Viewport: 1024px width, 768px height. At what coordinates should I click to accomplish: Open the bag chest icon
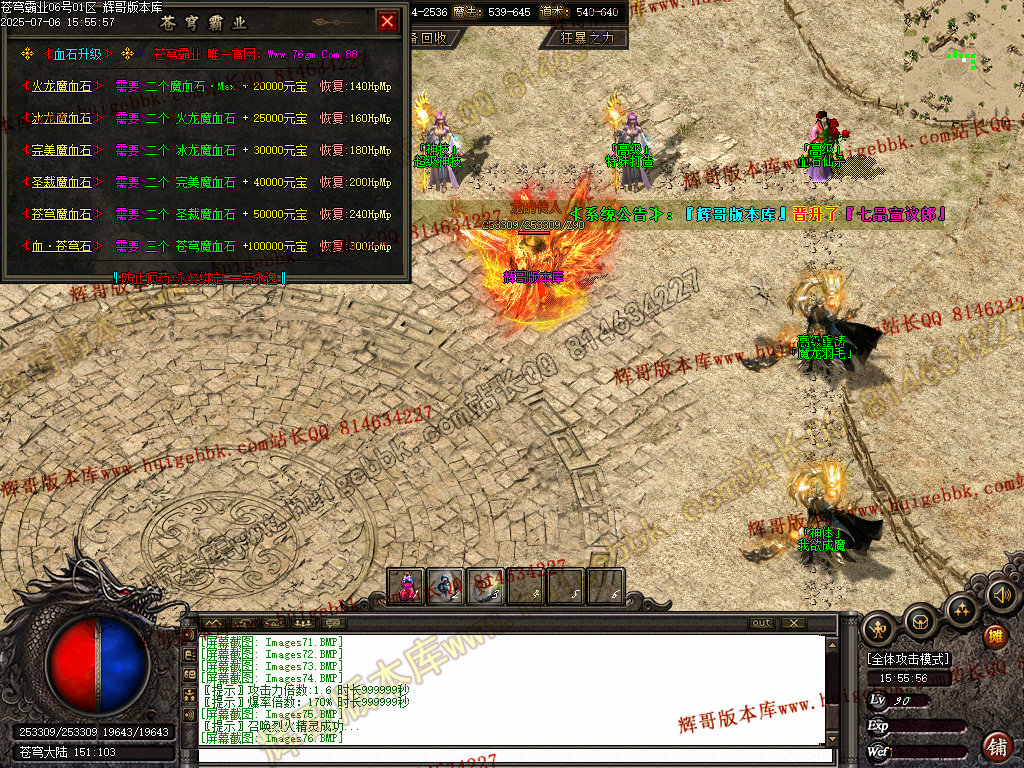(921, 622)
